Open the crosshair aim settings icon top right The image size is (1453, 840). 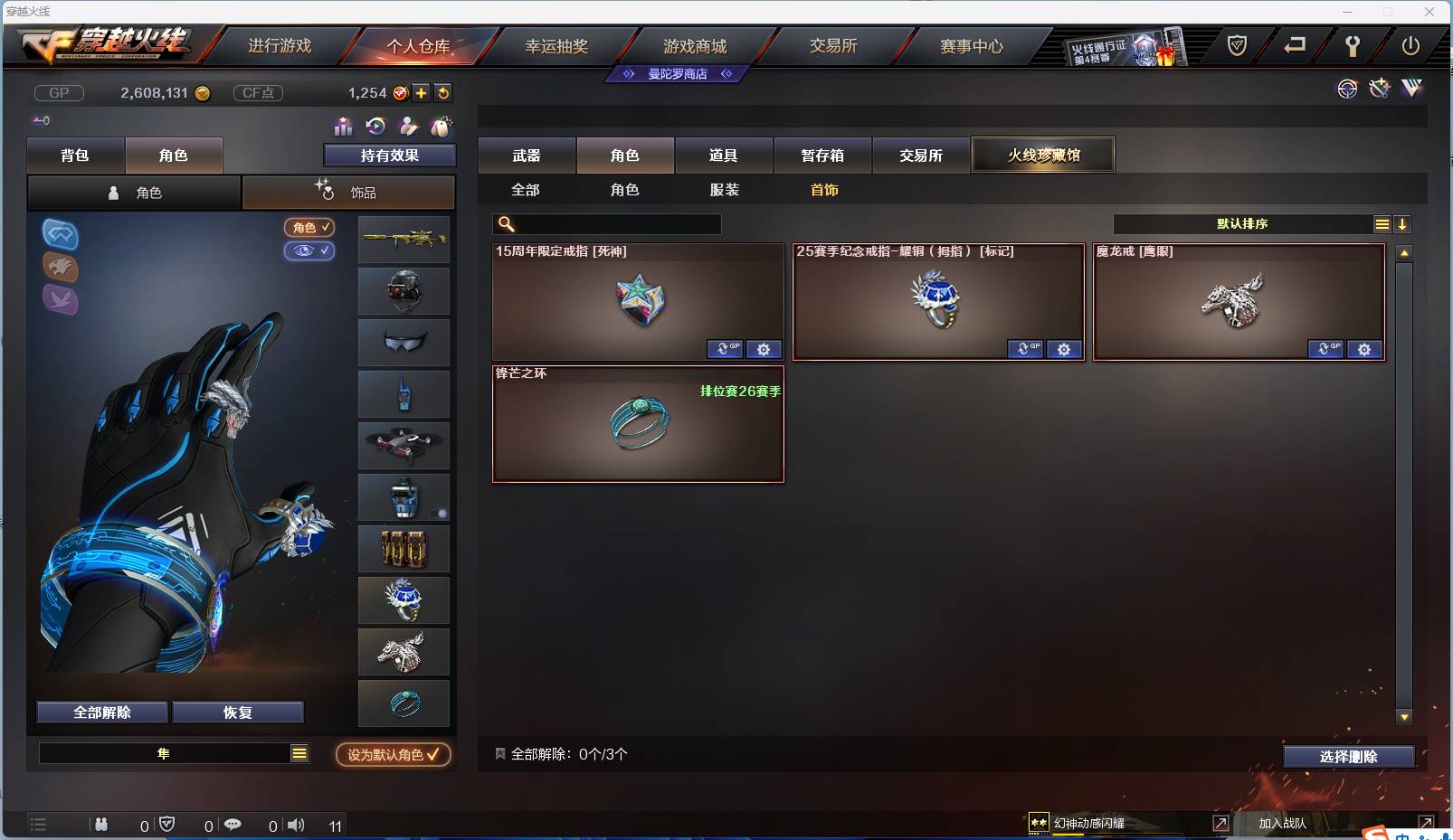pos(1347,89)
